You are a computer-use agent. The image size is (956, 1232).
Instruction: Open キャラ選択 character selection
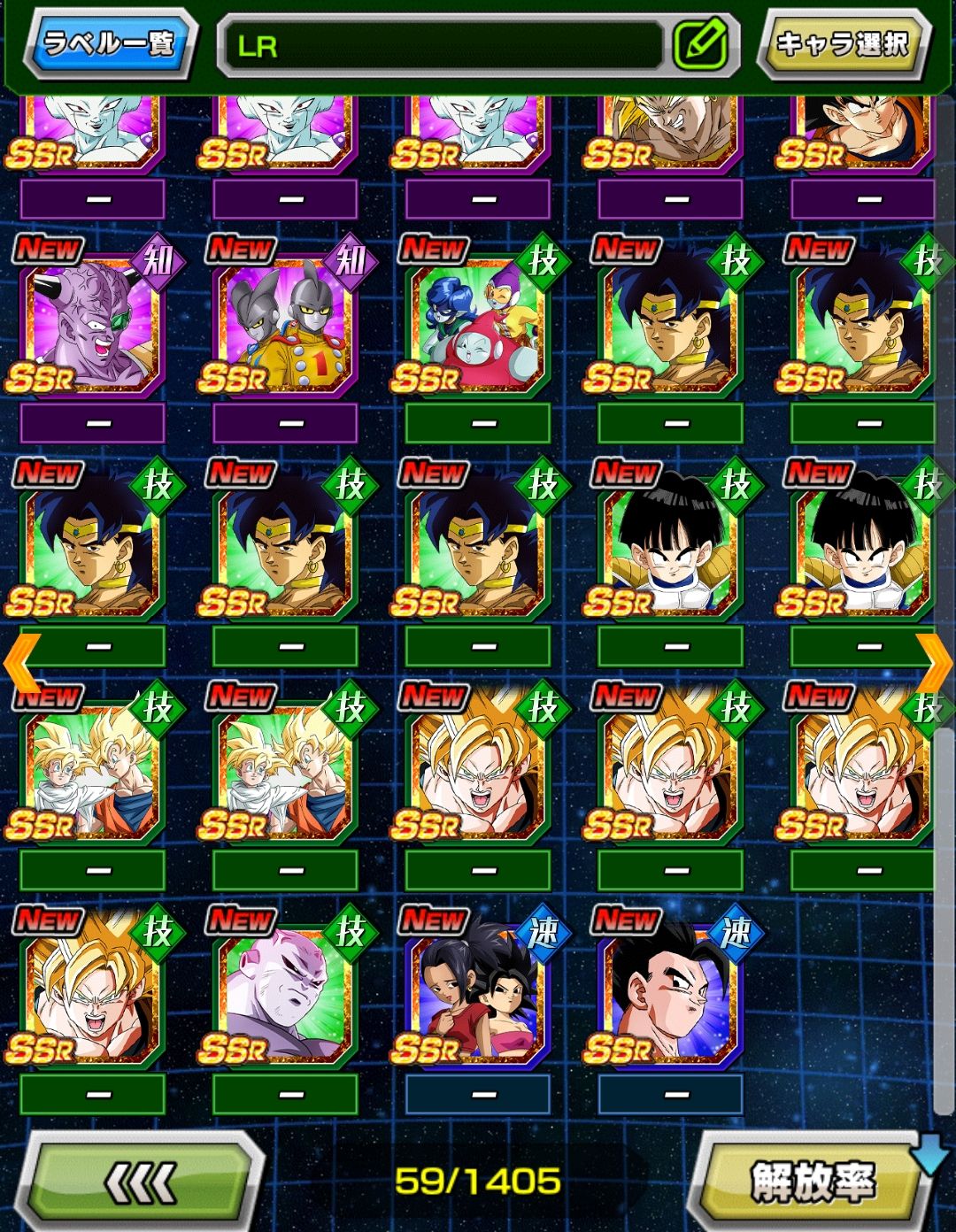(842, 43)
